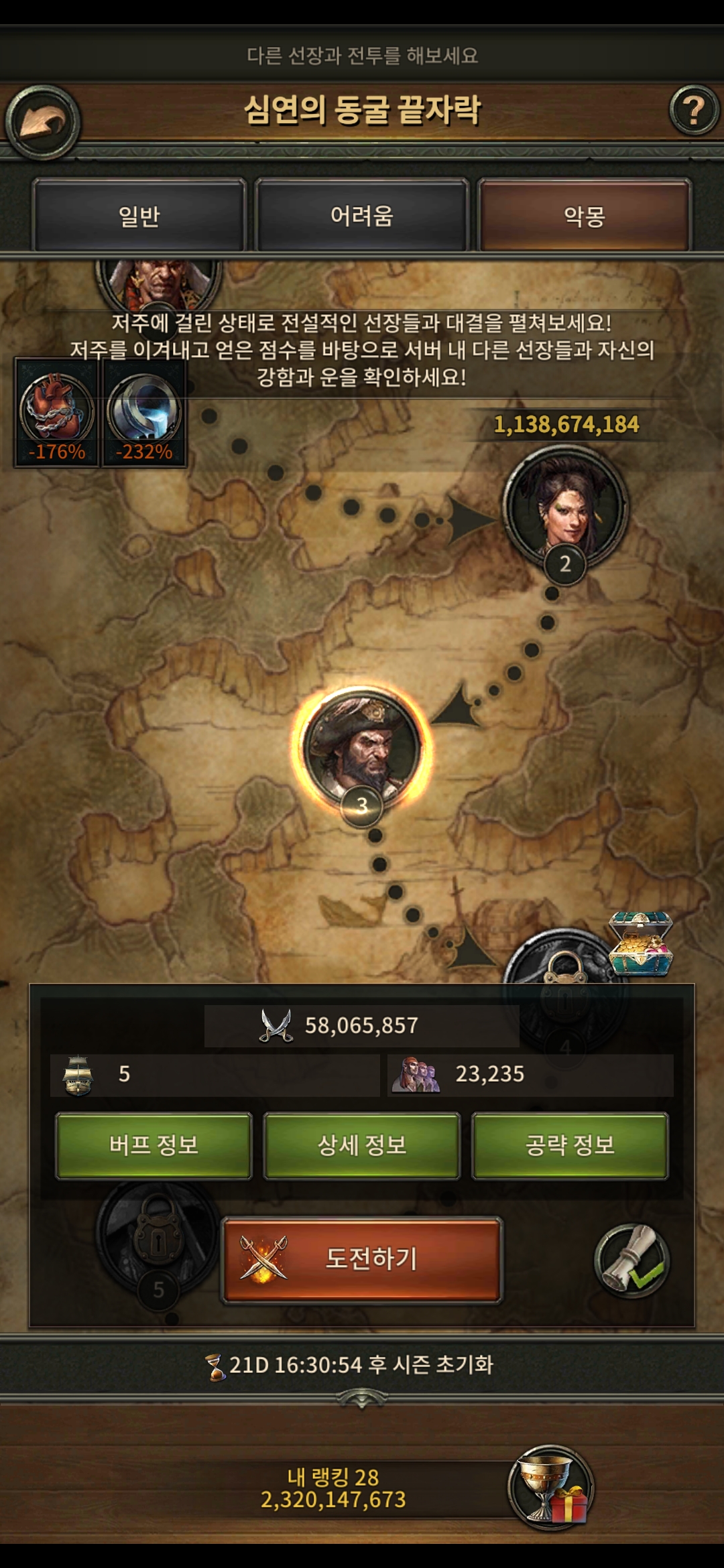The width and height of the screenshot is (724, 1568).
Task: Open the question mark help
Action: coord(694,110)
